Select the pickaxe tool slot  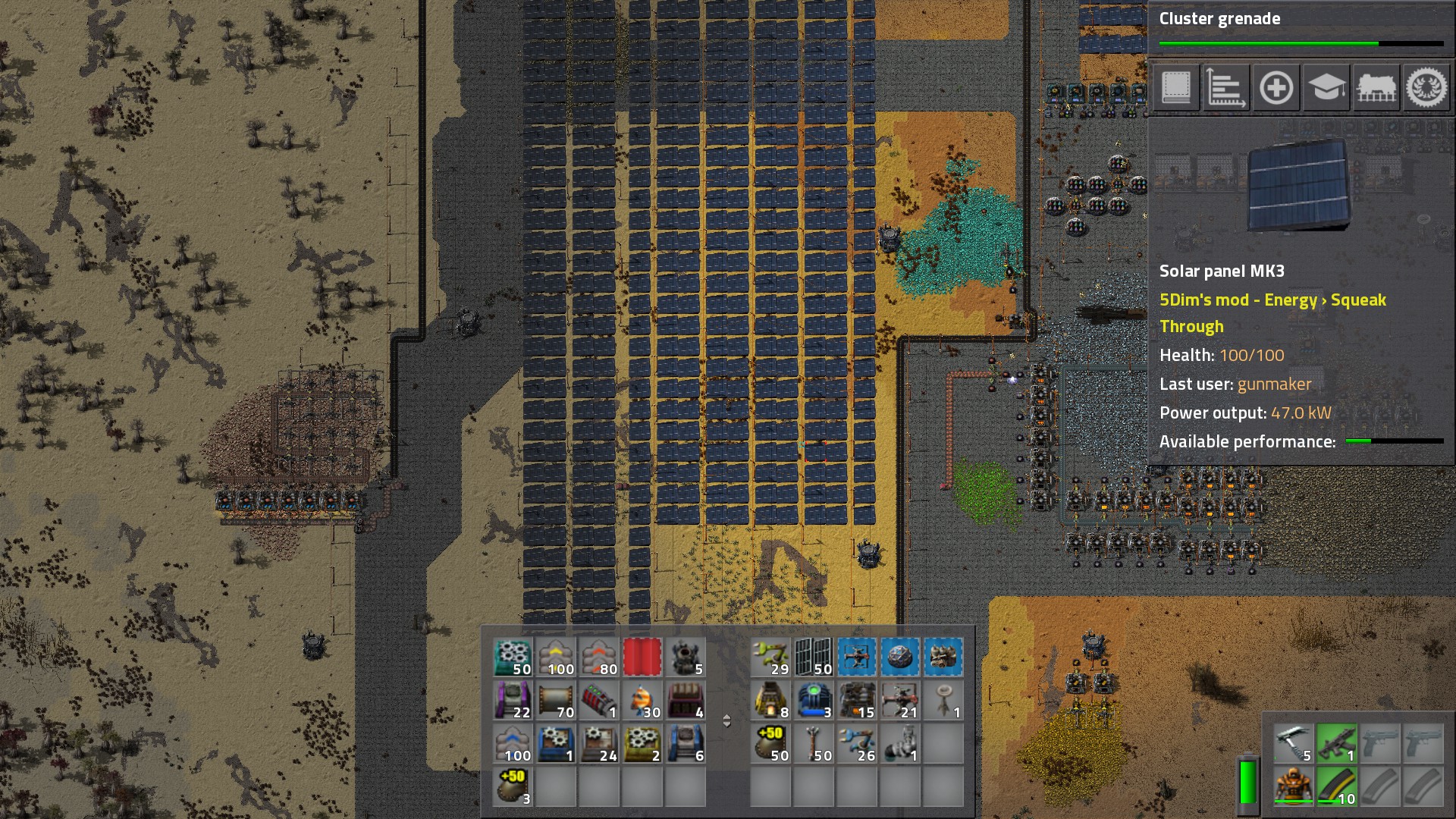(1294, 743)
